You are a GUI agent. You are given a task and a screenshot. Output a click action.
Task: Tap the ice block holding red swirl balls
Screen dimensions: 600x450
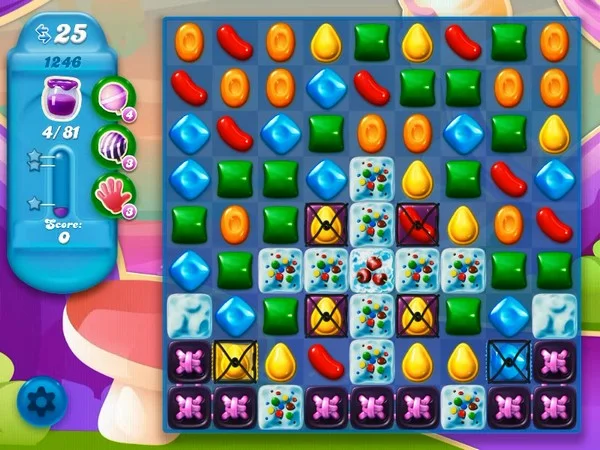click(x=372, y=268)
